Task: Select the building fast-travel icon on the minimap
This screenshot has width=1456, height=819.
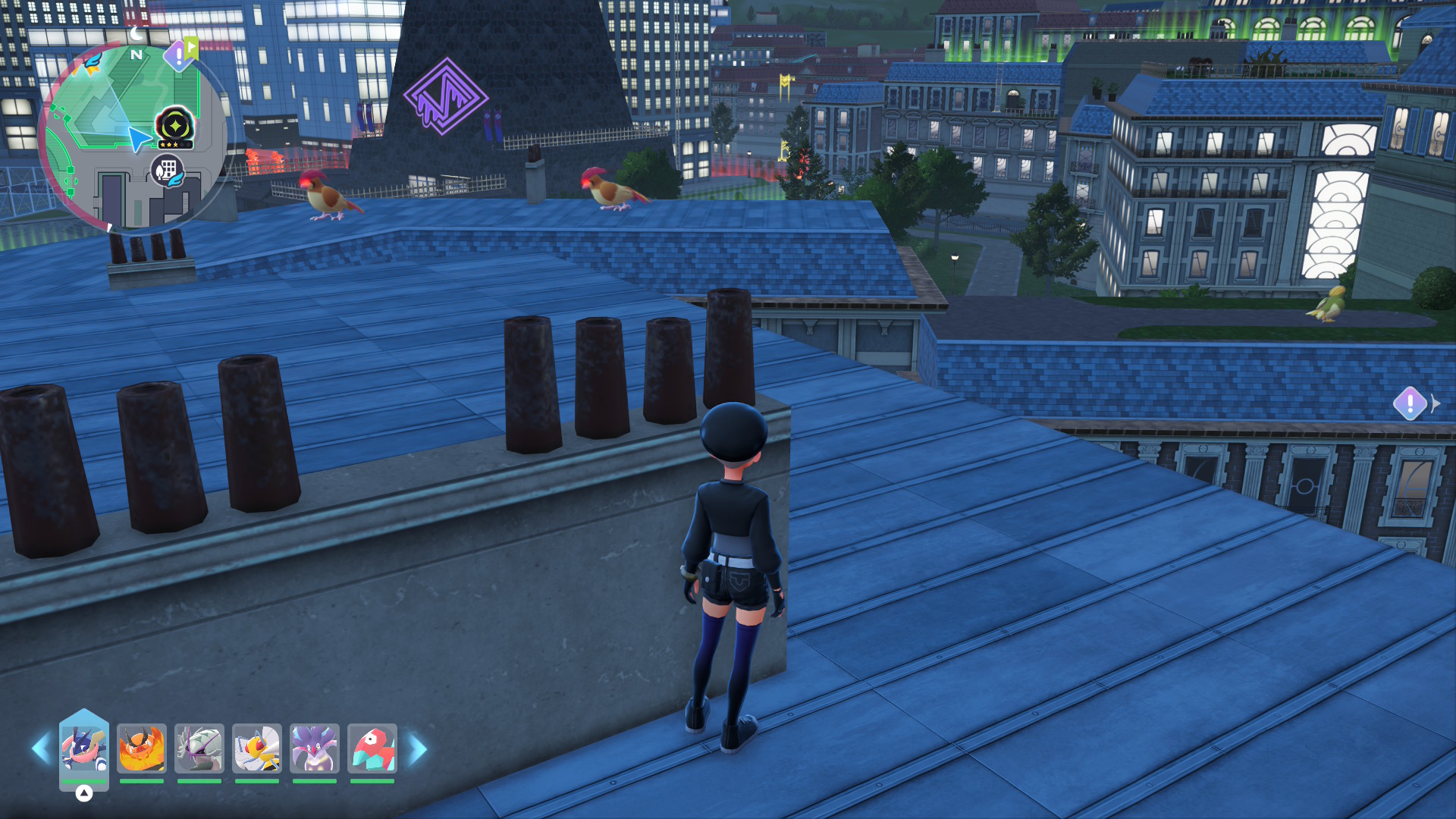Action: [x=168, y=171]
